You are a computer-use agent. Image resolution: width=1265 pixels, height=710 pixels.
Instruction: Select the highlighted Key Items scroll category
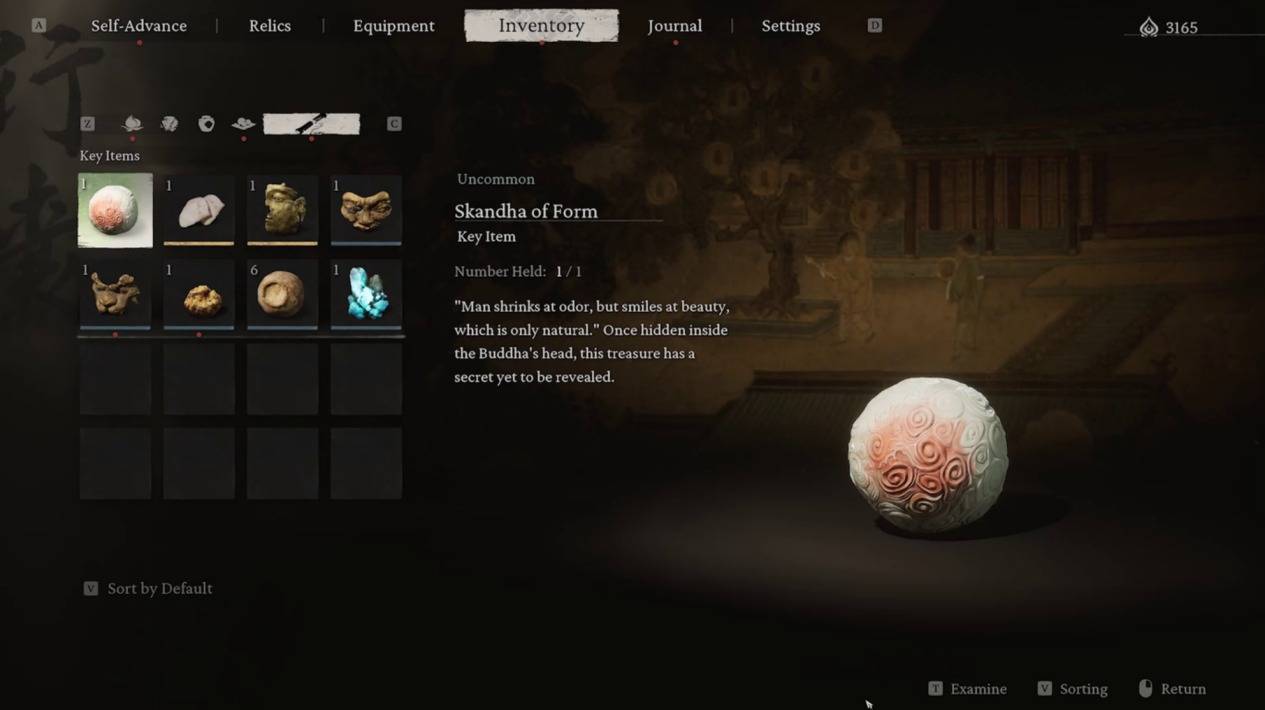[x=311, y=124]
